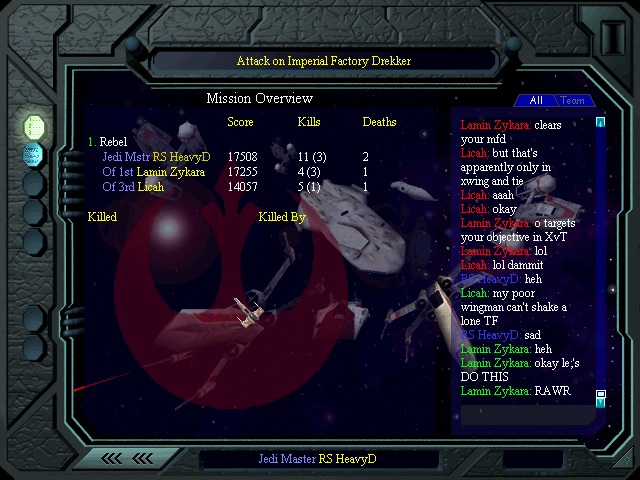Switch chat to the Team tab
Viewport: 640px width, 480px height.
(x=573, y=100)
